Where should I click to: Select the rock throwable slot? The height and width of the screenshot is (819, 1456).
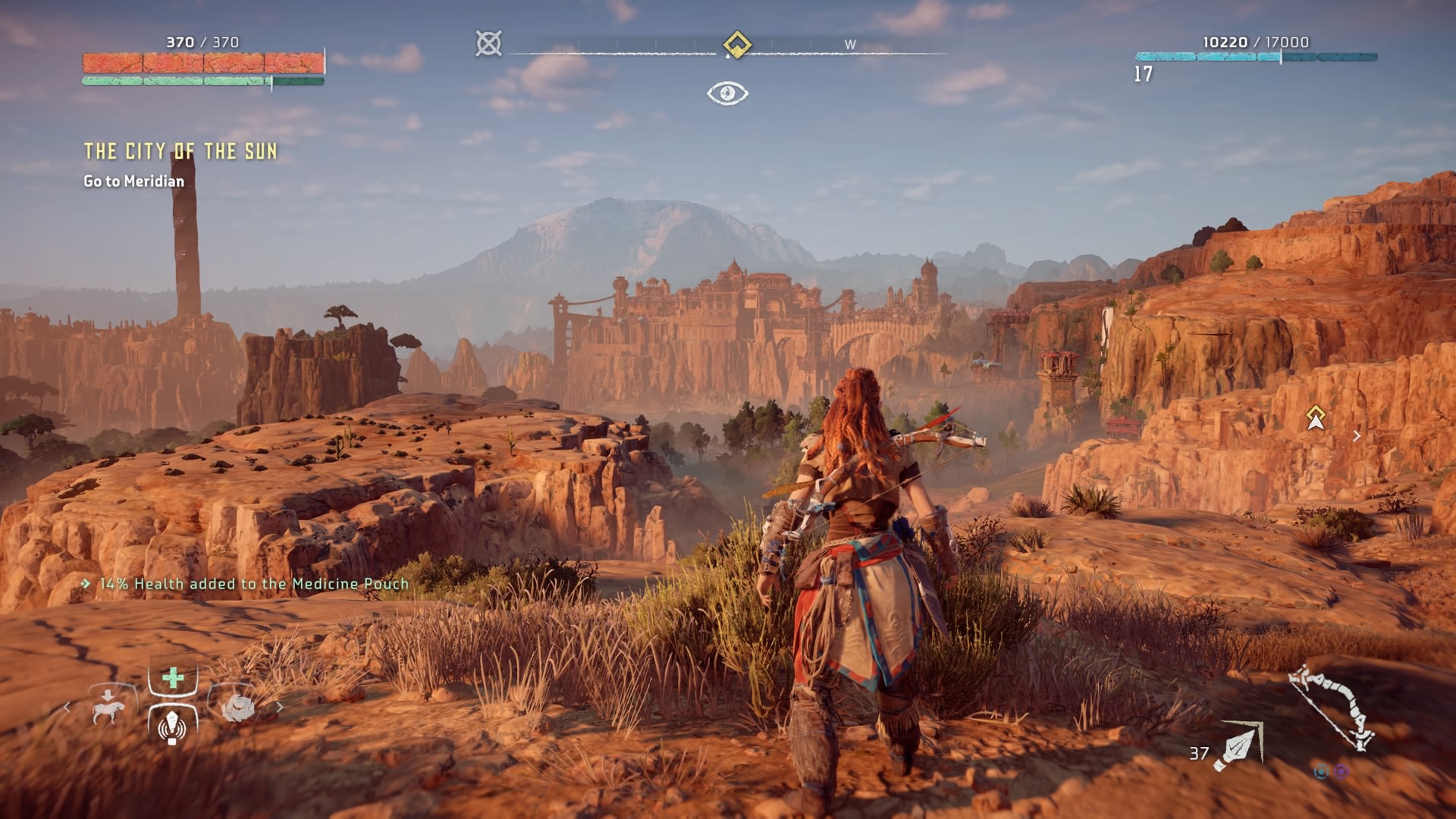(x=238, y=708)
